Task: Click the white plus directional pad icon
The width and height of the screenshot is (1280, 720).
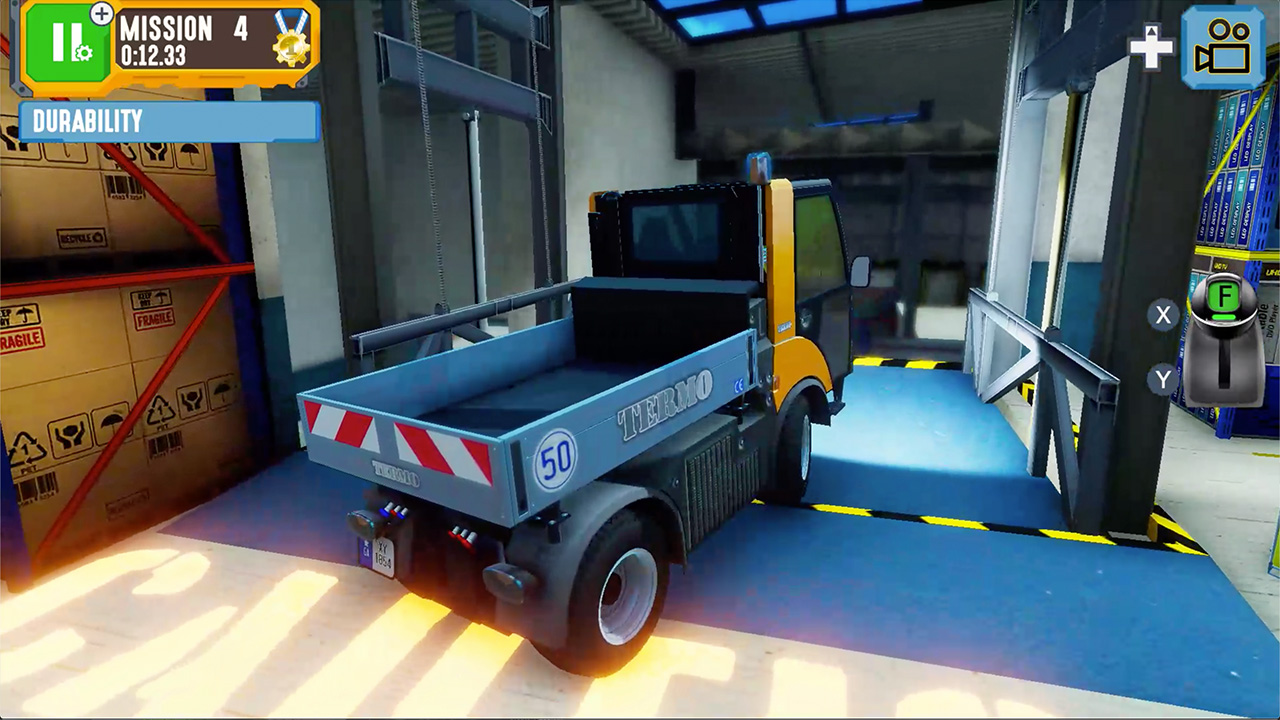Action: point(1152,46)
